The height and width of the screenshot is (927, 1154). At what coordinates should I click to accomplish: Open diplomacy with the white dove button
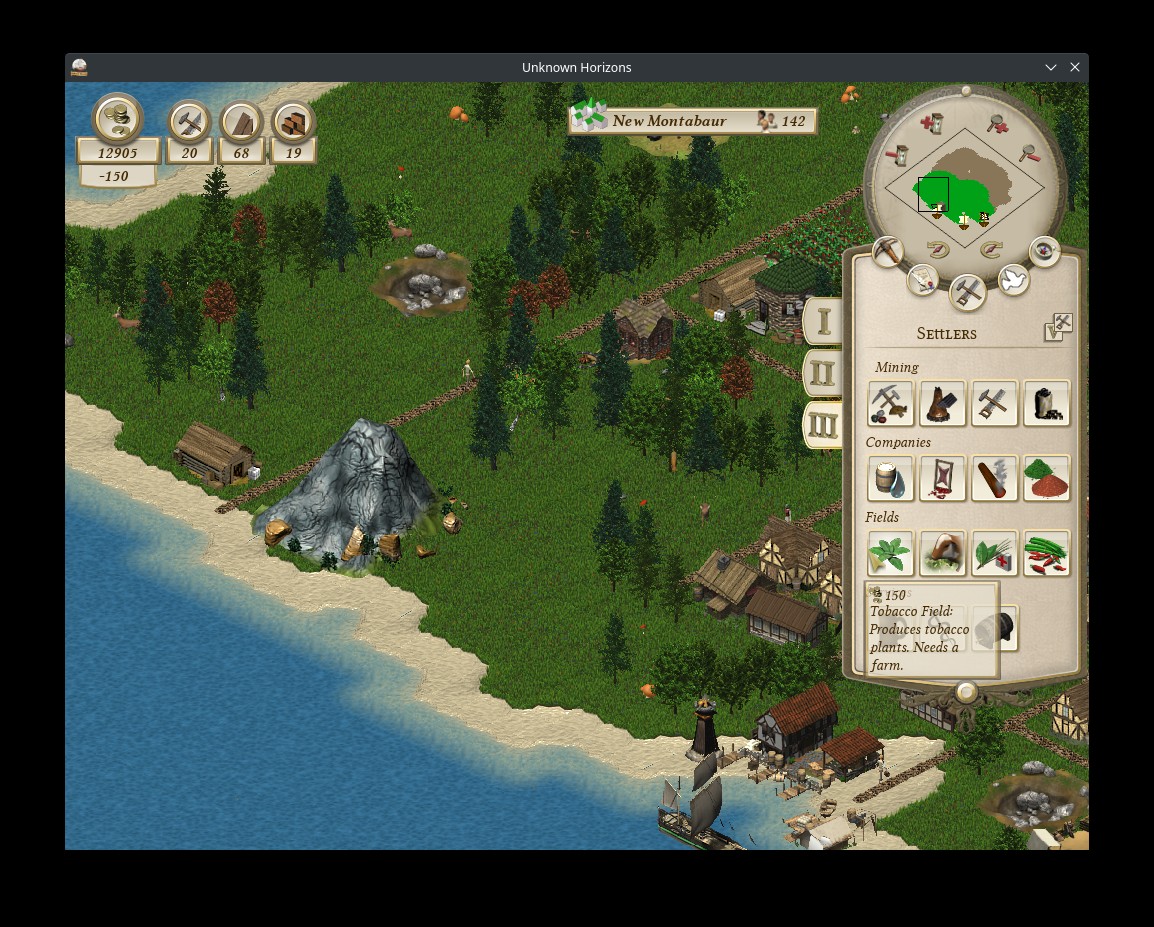click(x=1013, y=281)
